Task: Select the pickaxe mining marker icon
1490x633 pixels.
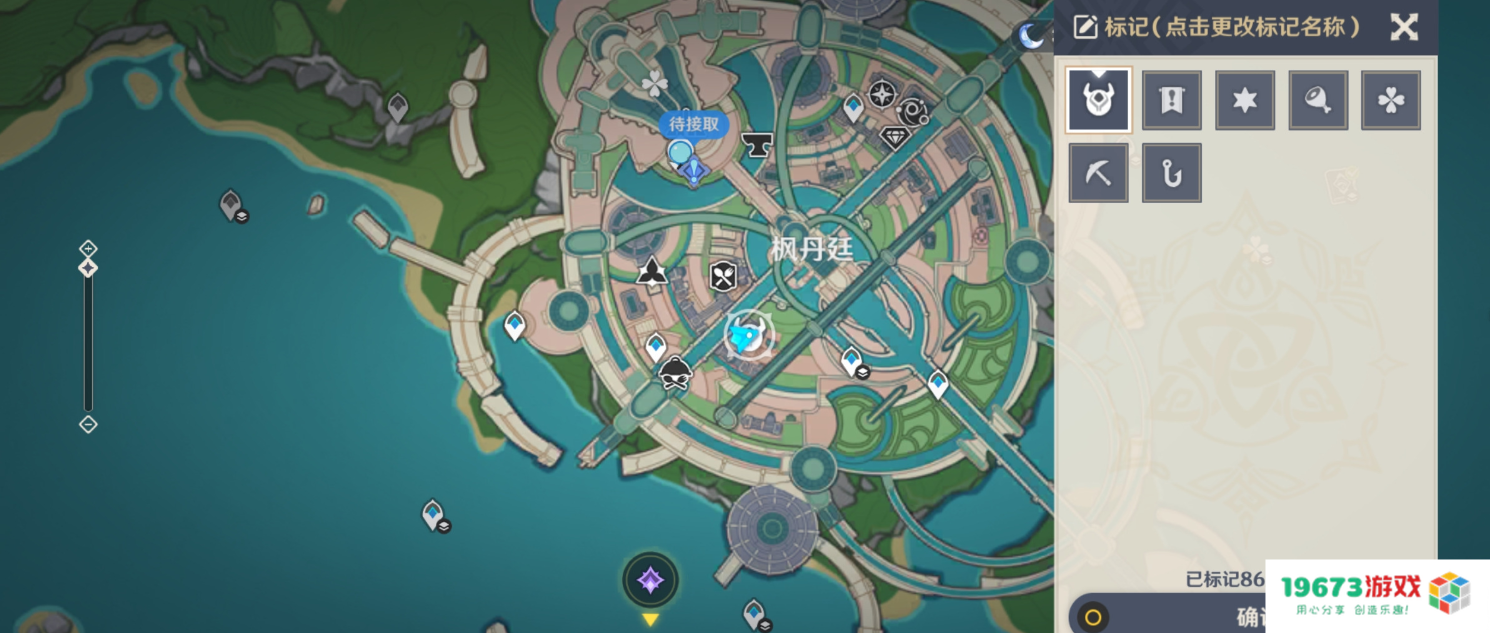Action: click(x=1099, y=173)
